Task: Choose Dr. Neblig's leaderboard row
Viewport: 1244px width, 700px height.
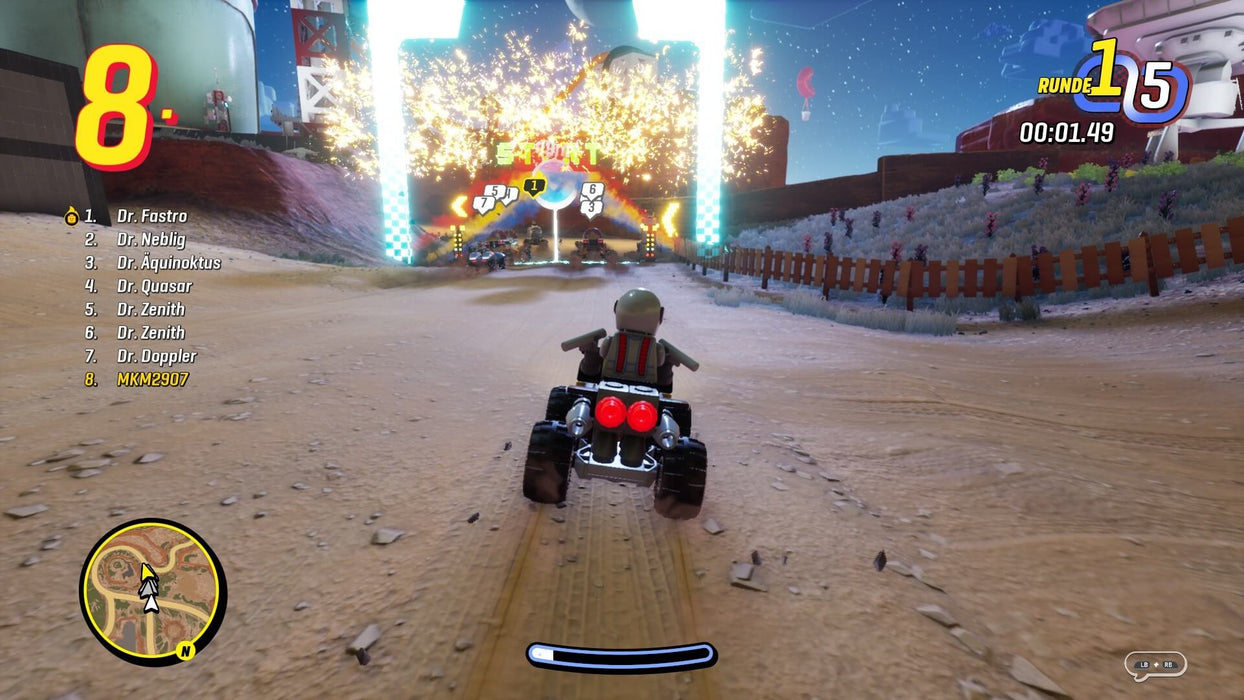Action: (150, 240)
